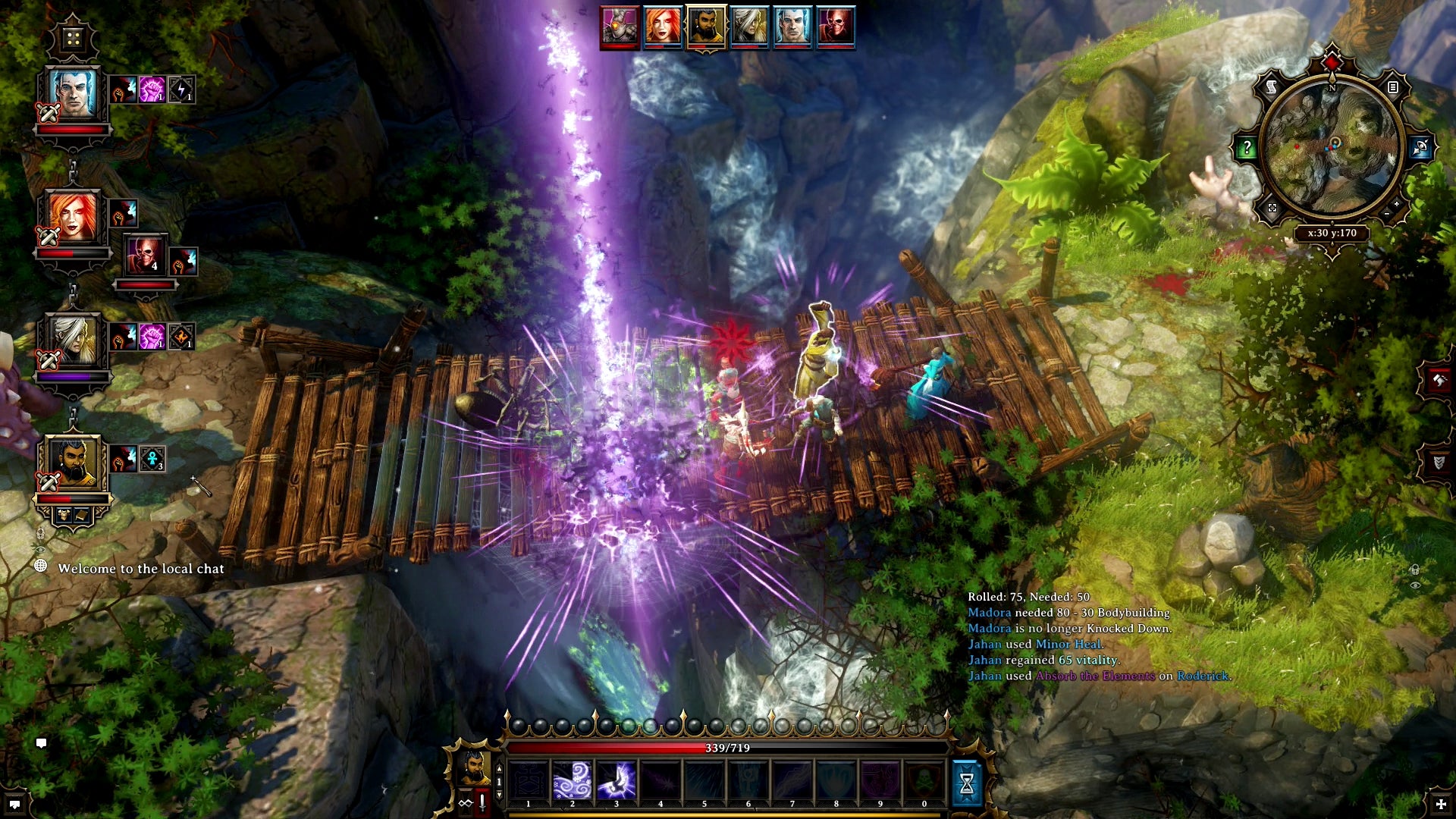Screen dimensions: 1456x819
Task: Open the quest journal via the minimap scroll icon
Action: (1270, 86)
